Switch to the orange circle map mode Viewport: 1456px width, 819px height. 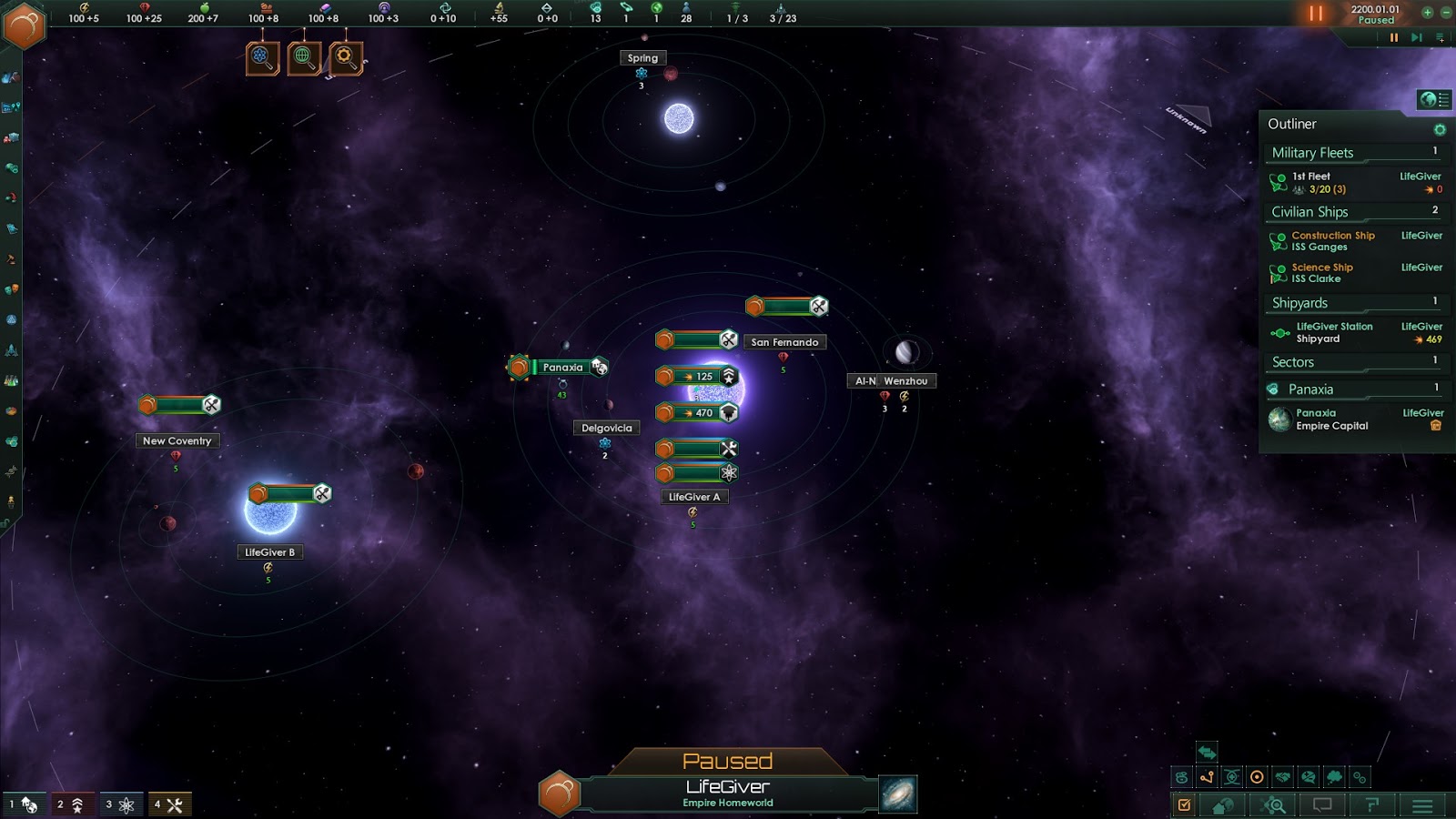click(1257, 777)
